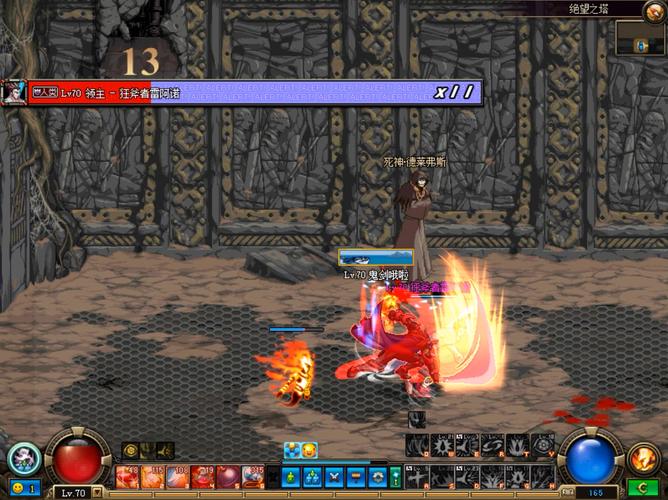Open the smiley face counter button
This screenshot has width=668, height=500.
pyautogui.click(x=20, y=488)
